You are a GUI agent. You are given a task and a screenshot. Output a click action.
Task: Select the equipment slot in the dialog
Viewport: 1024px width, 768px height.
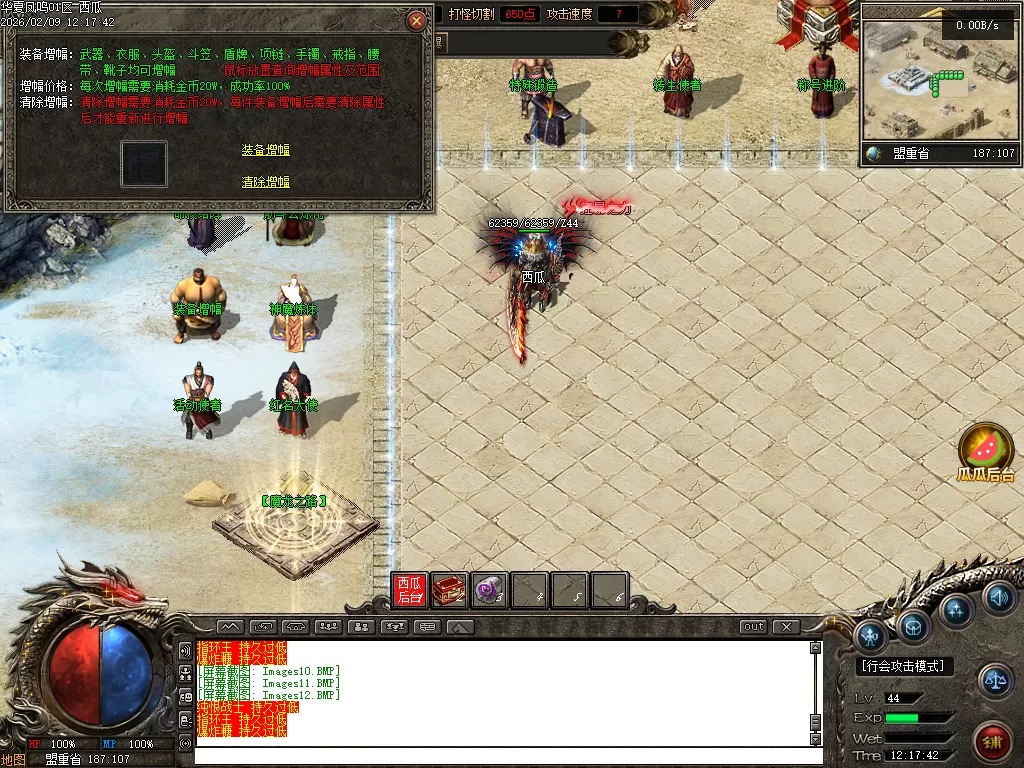point(144,164)
